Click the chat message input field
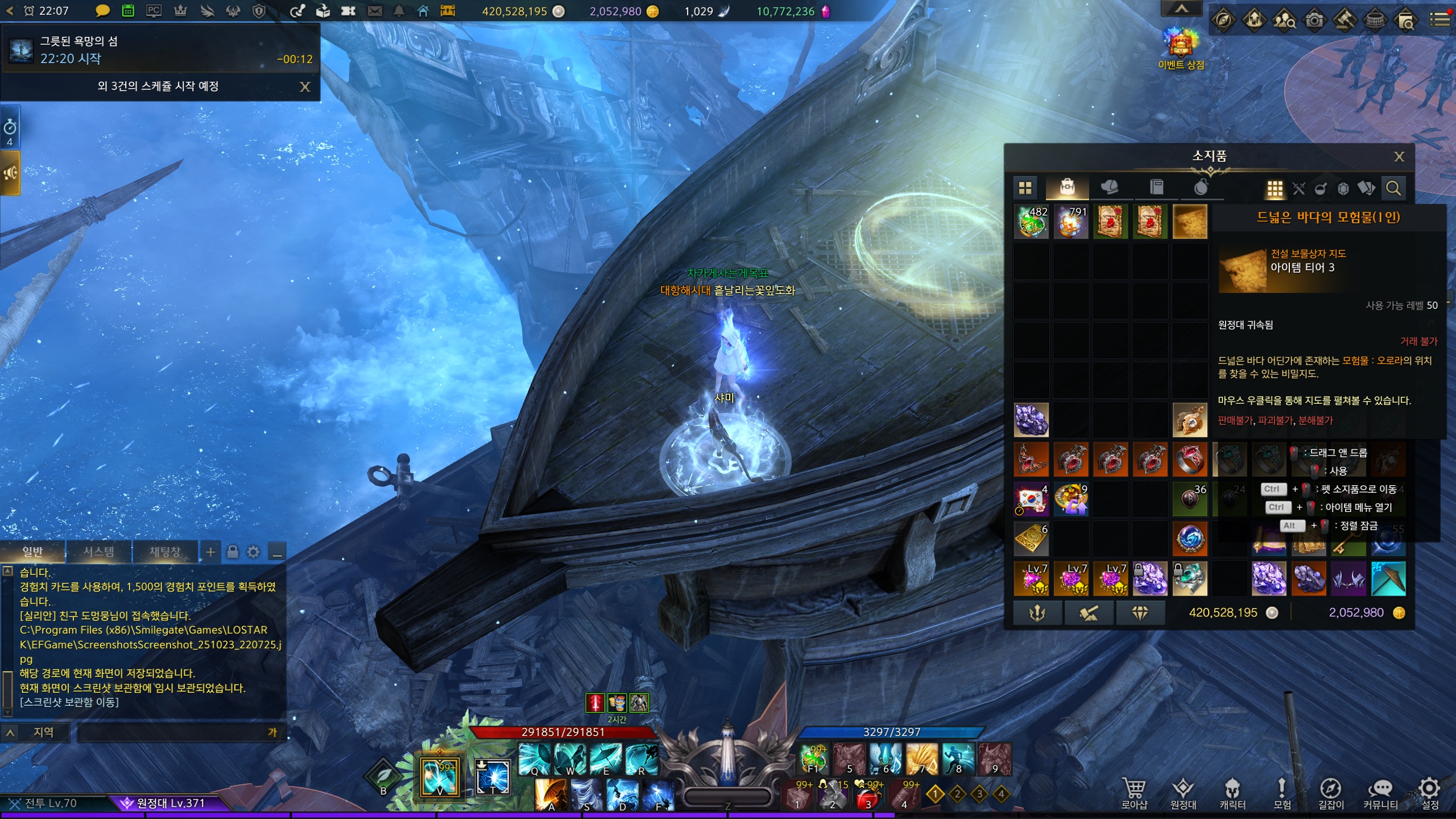 click(x=171, y=733)
